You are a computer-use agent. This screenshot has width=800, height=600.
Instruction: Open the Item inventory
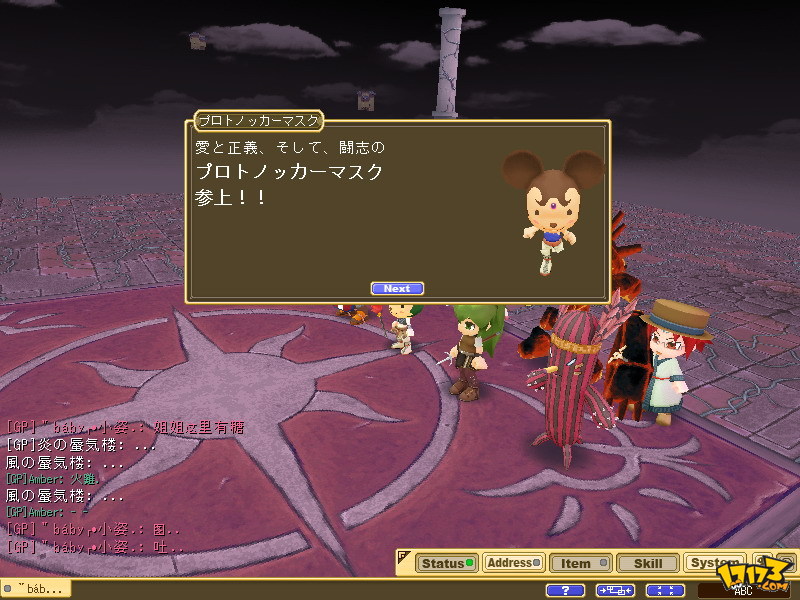coord(579,563)
